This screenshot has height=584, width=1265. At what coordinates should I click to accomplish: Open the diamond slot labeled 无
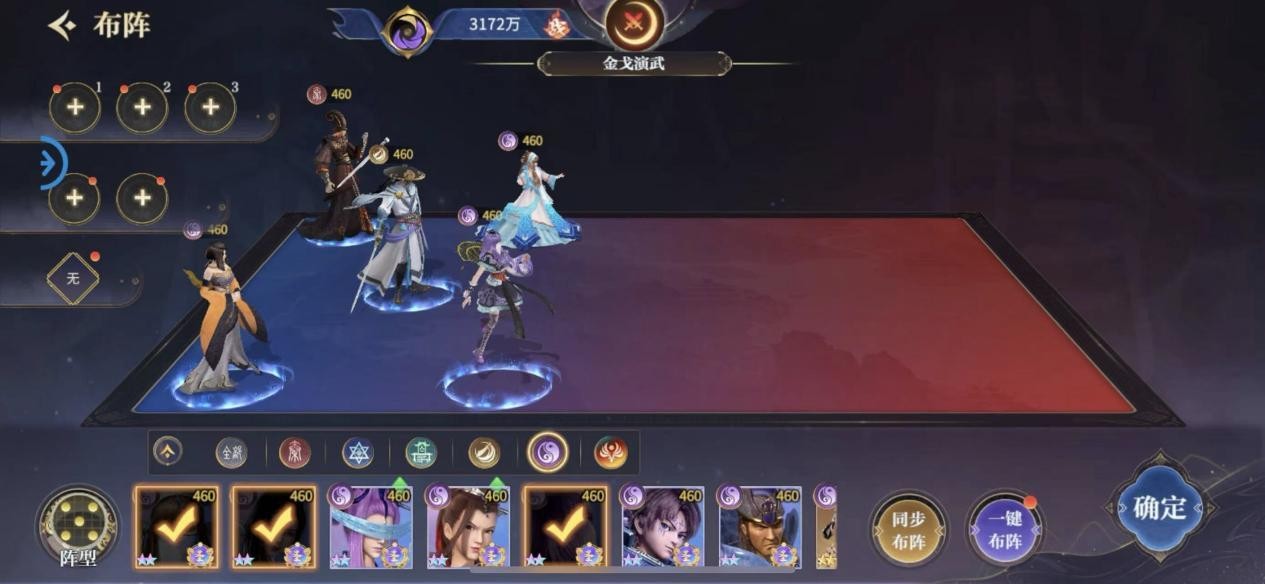click(73, 279)
